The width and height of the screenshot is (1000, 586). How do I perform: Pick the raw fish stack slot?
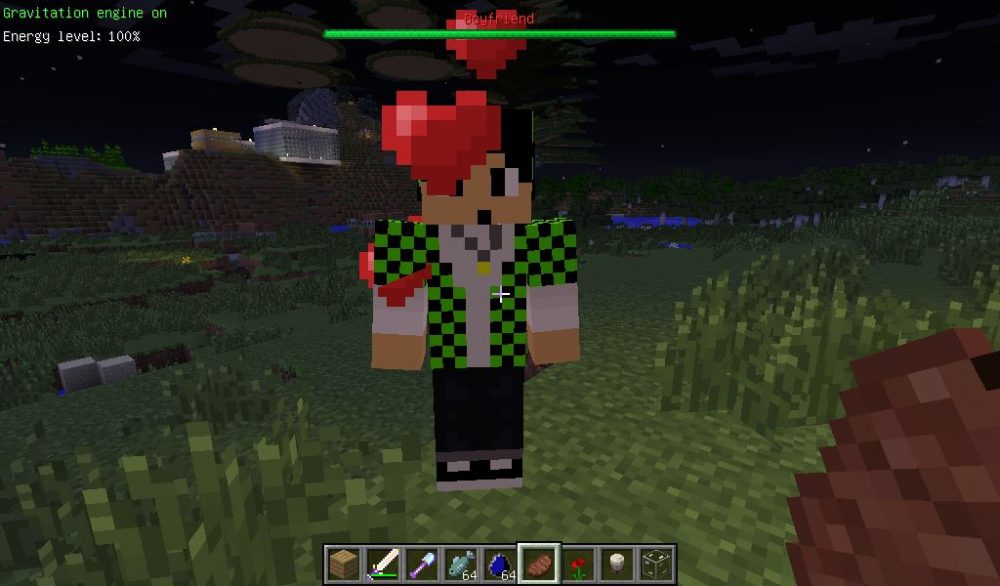[x=460, y=564]
